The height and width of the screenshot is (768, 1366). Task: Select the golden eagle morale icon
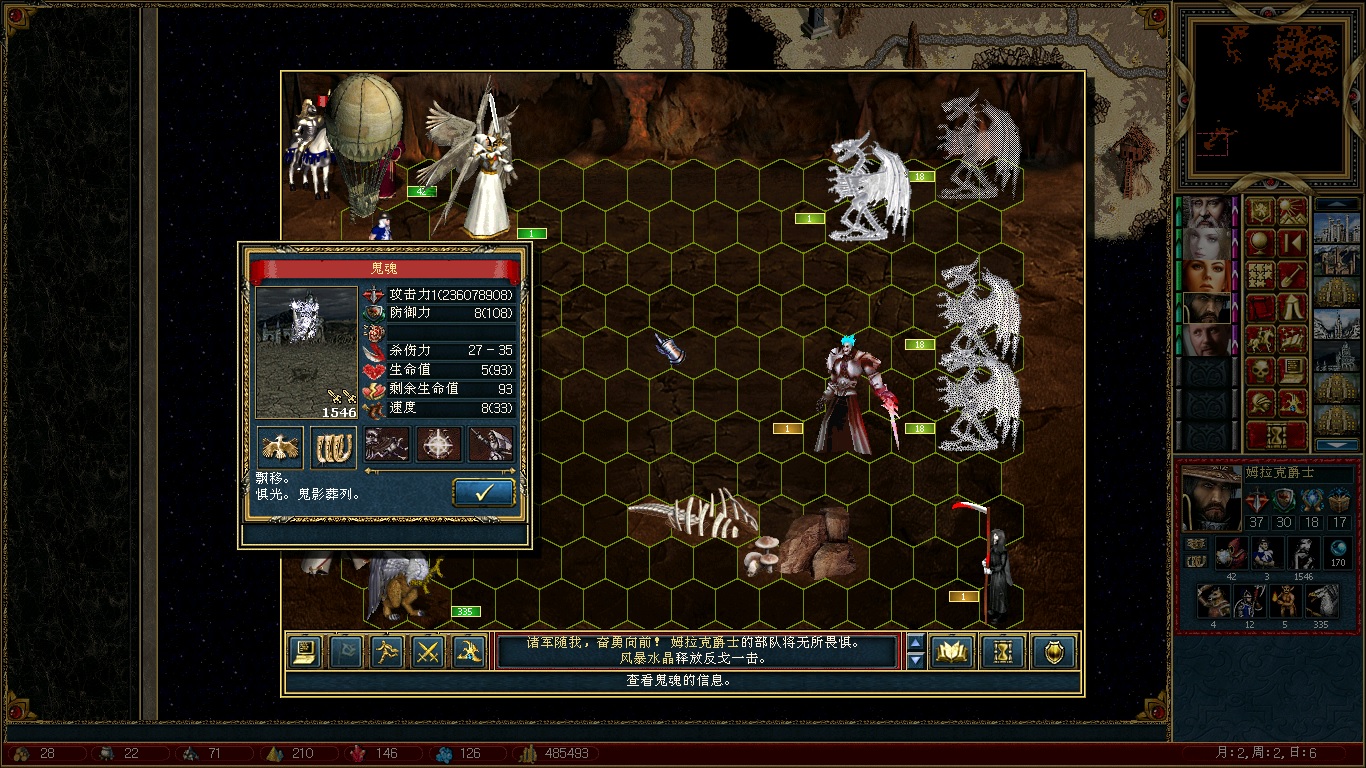coord(280,445)
